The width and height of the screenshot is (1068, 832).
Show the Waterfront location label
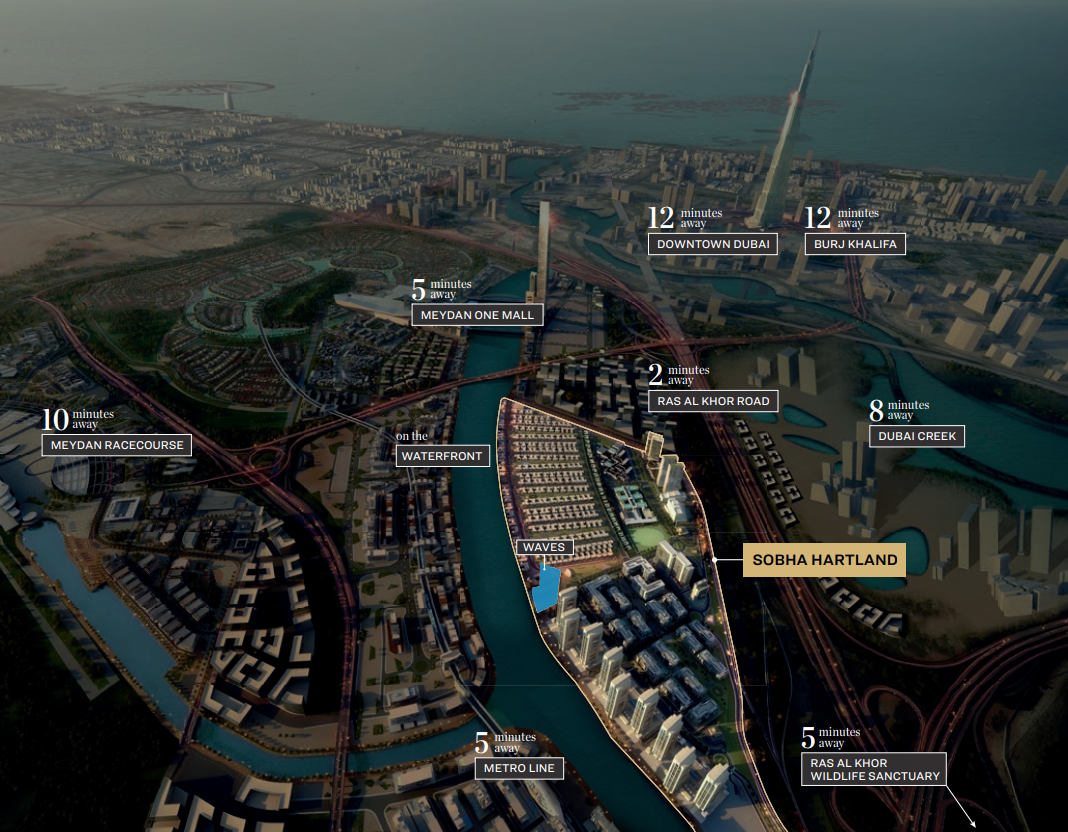click(x=441, y=456)
